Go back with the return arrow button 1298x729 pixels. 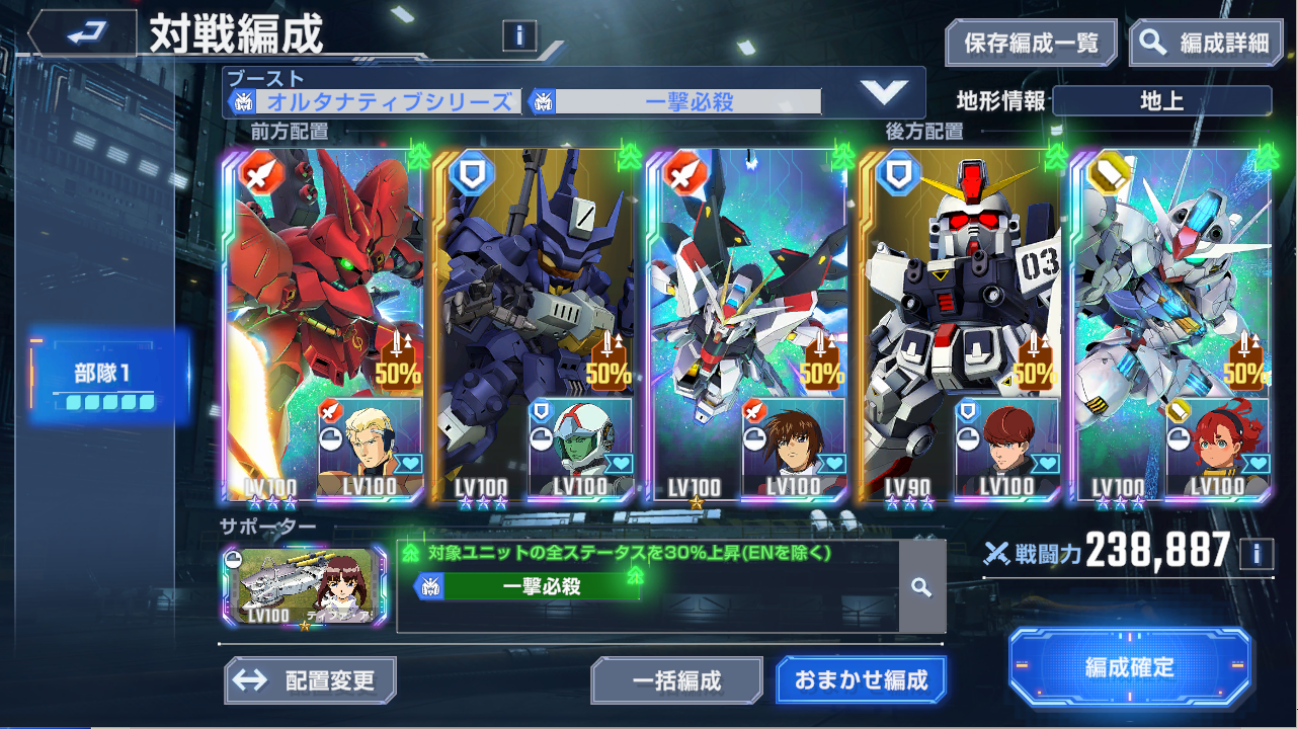pos(82,35)
